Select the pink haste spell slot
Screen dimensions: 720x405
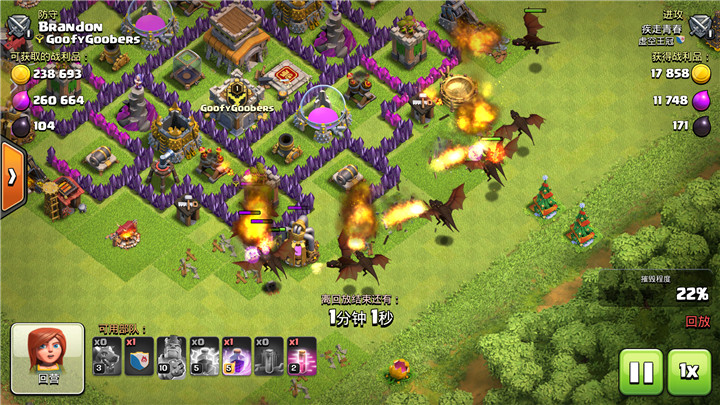(302, 356)
